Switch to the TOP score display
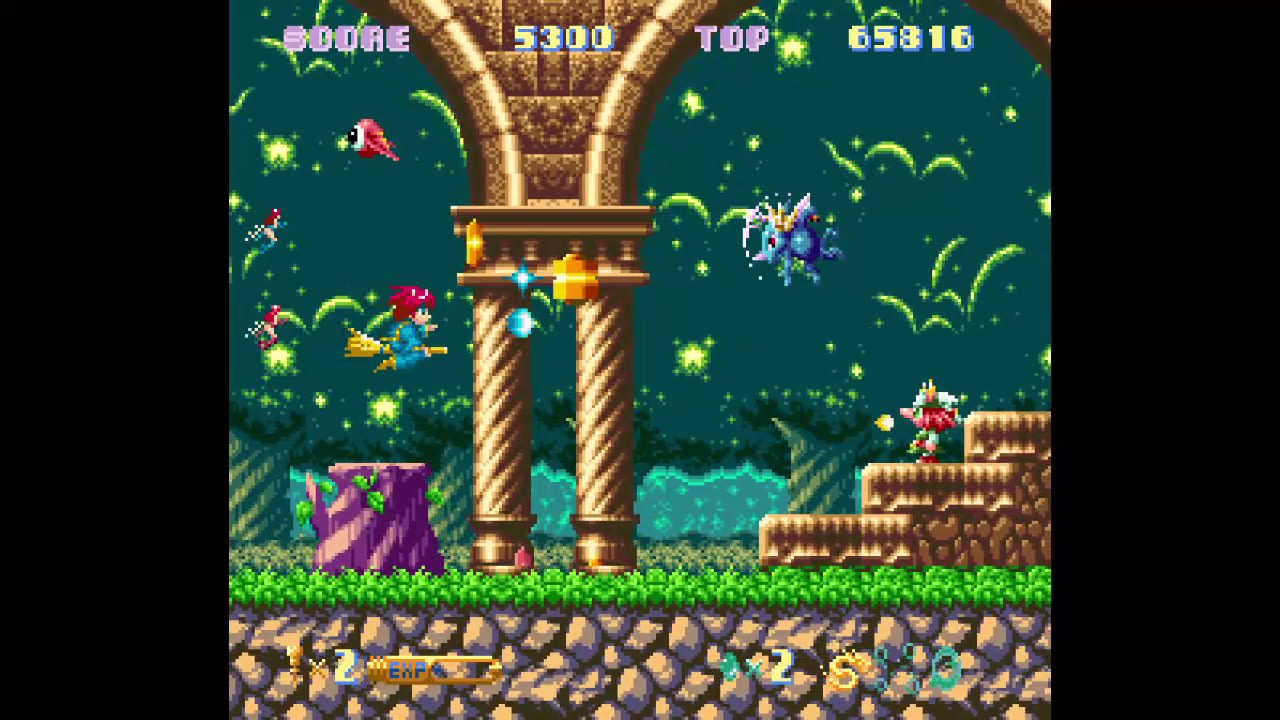This screenshot has height=720, width=1280. pyautogui.click(x=734, y=38)
